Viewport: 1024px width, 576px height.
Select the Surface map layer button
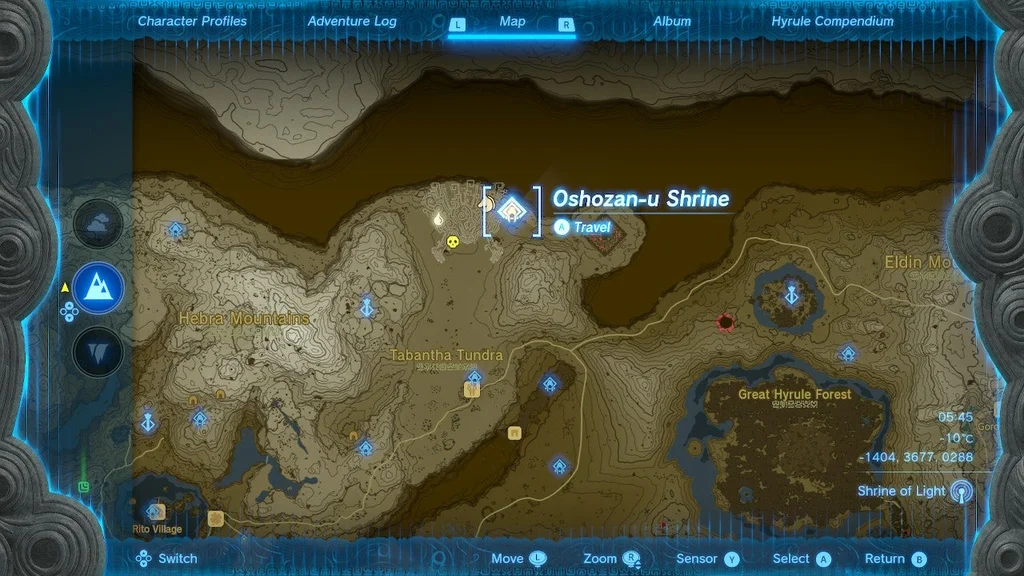[99, 288]
